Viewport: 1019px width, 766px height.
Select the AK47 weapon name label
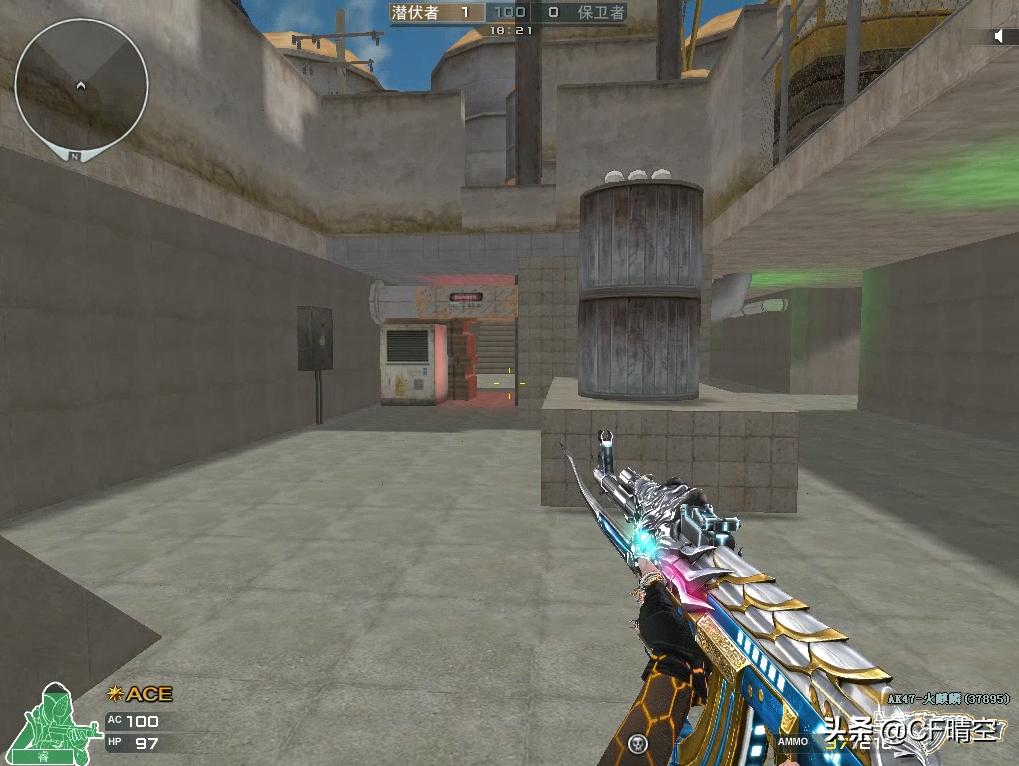tap(947, 698)
